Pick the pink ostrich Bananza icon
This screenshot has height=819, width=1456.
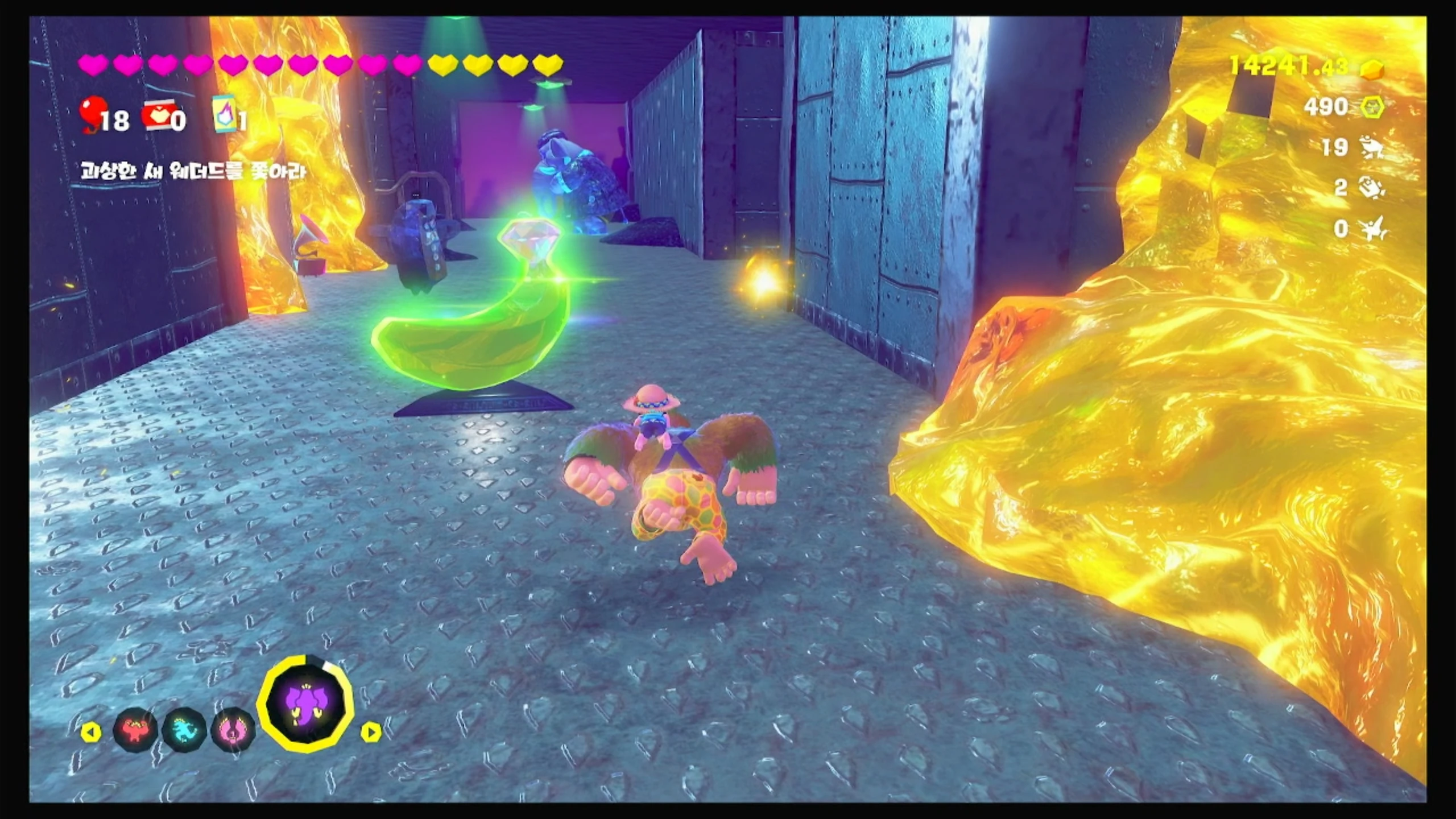233,730
